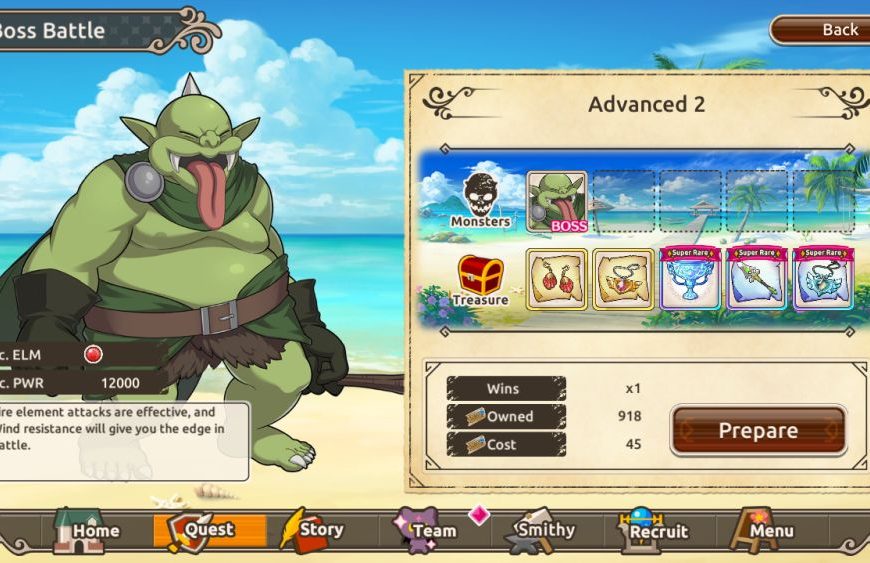Viewport: 870px width, 563px height.
Task: Inspect the Super Rare winged amulet treasure
Action: (823, 279)
